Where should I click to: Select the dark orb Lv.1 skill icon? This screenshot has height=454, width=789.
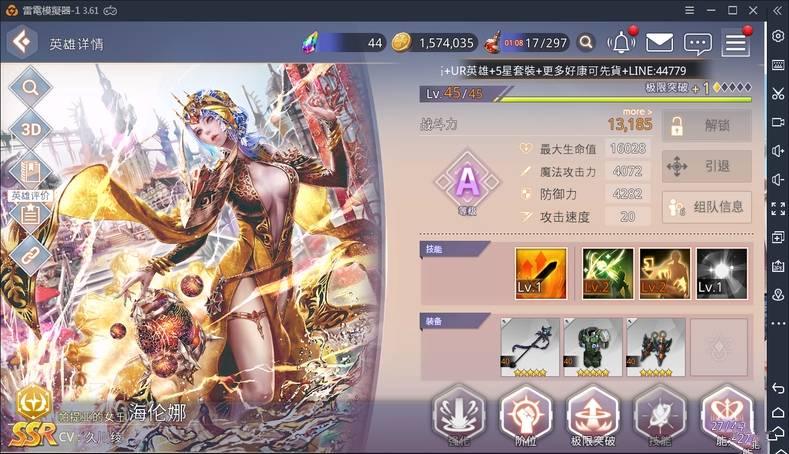tap(720, 273)
